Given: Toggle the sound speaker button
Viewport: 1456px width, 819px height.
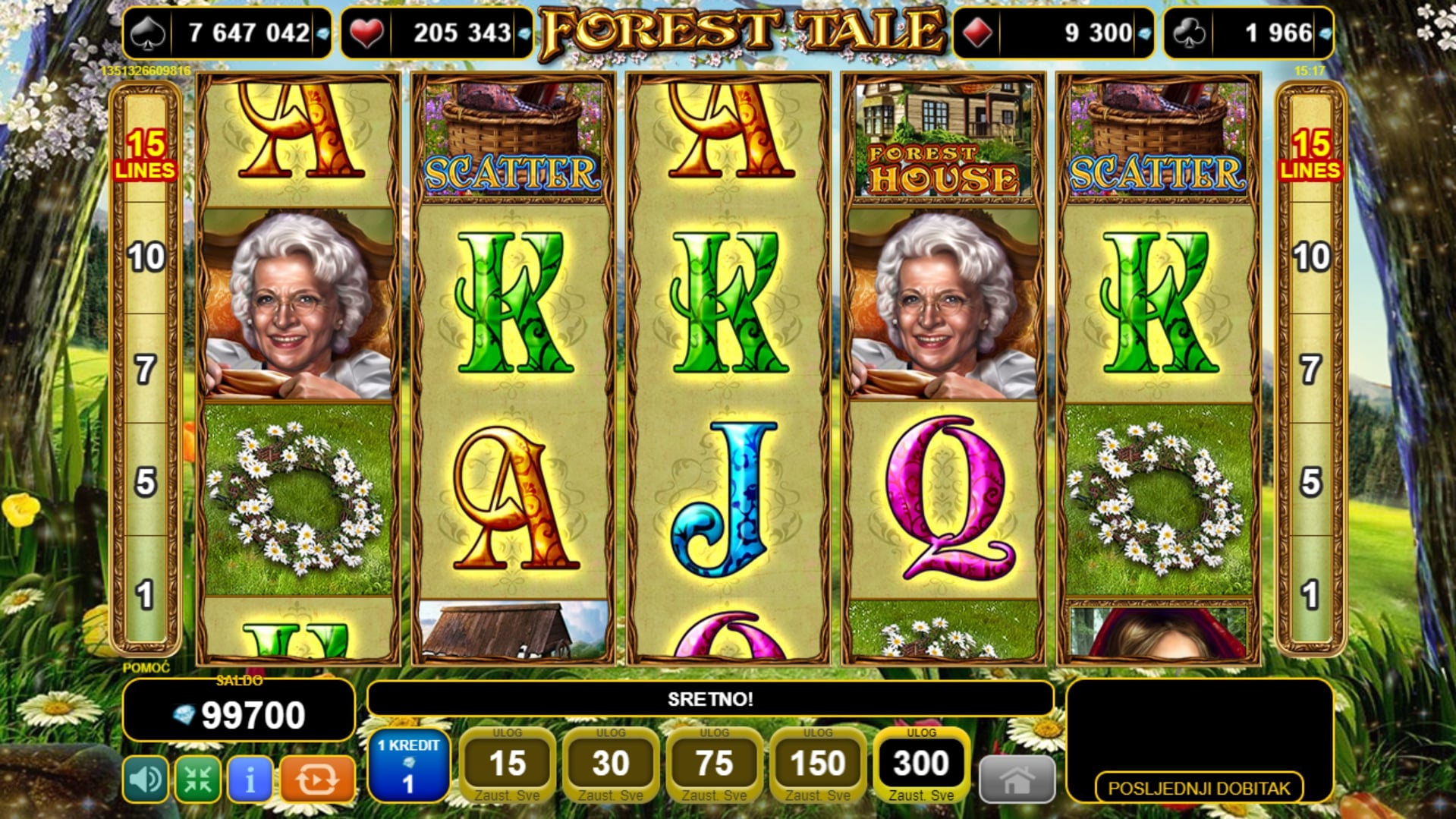Looking at the screenshot, I should pyautogui.click(x=145, y=779).
